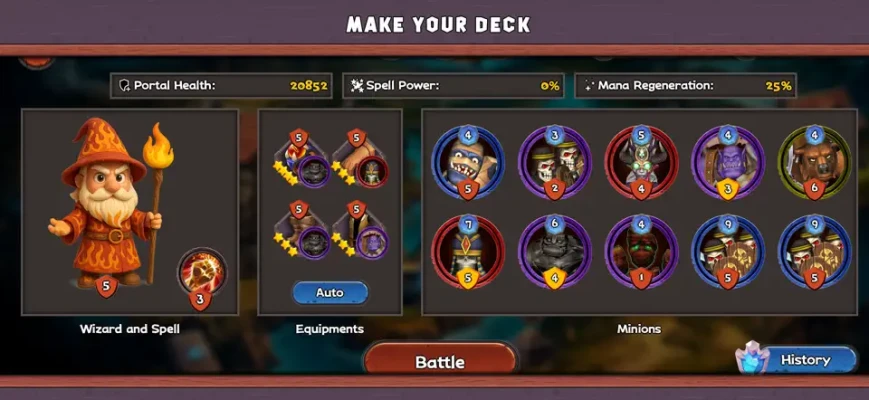Start the fight with the Battle button
The width and height of the screenshot is (869, 400).
pos(440,361)
